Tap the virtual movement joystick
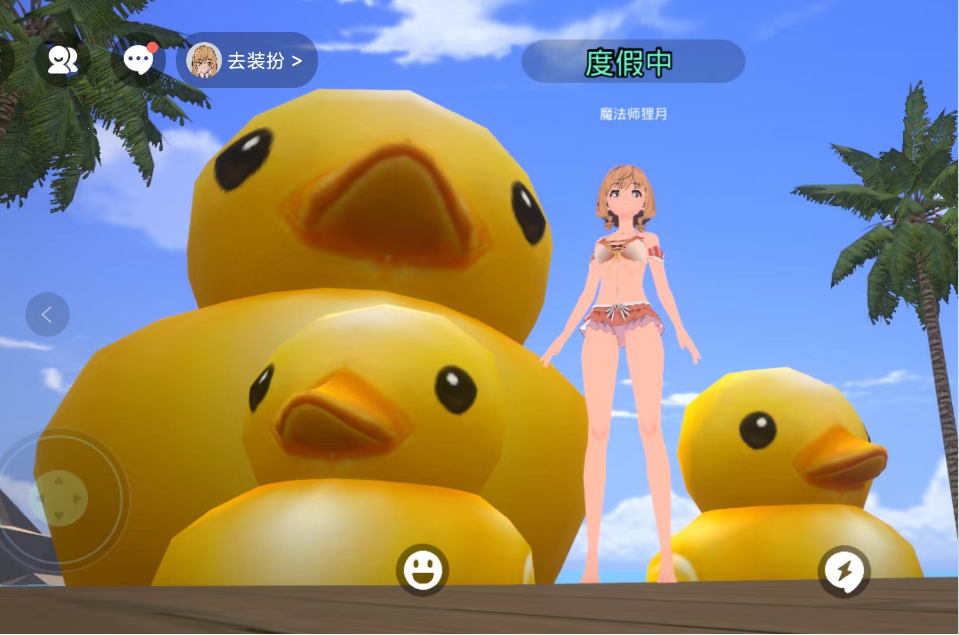This screenshot has width=959, height=635. click(59, 497)
